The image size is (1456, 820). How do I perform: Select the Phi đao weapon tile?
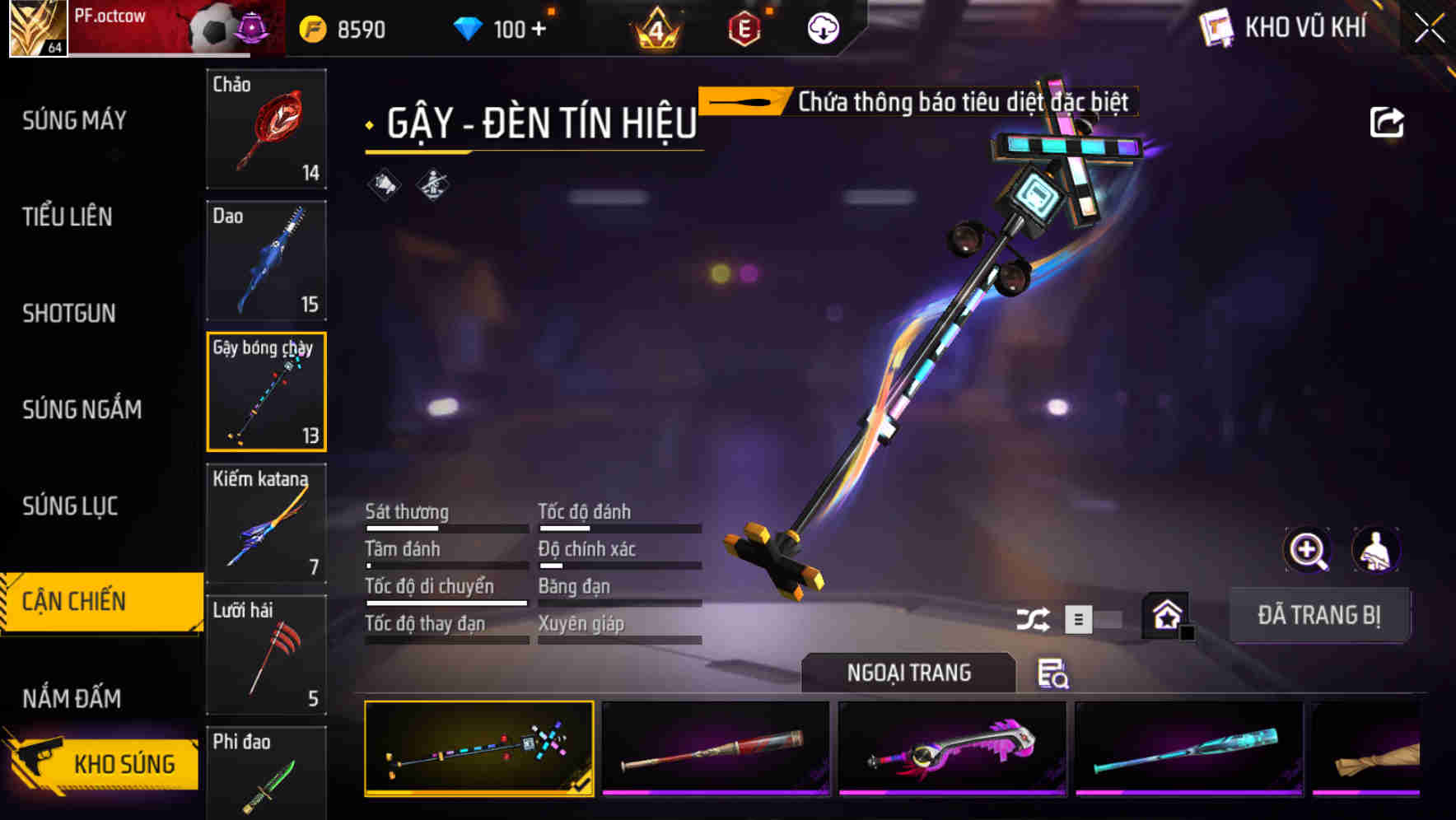pos(266,774)
